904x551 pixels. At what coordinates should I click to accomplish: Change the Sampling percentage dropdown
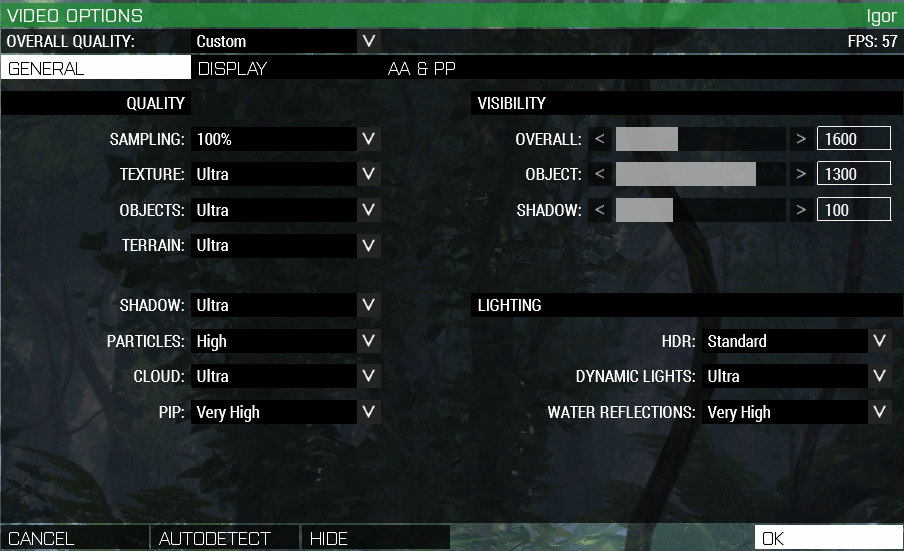pos(285,139)
